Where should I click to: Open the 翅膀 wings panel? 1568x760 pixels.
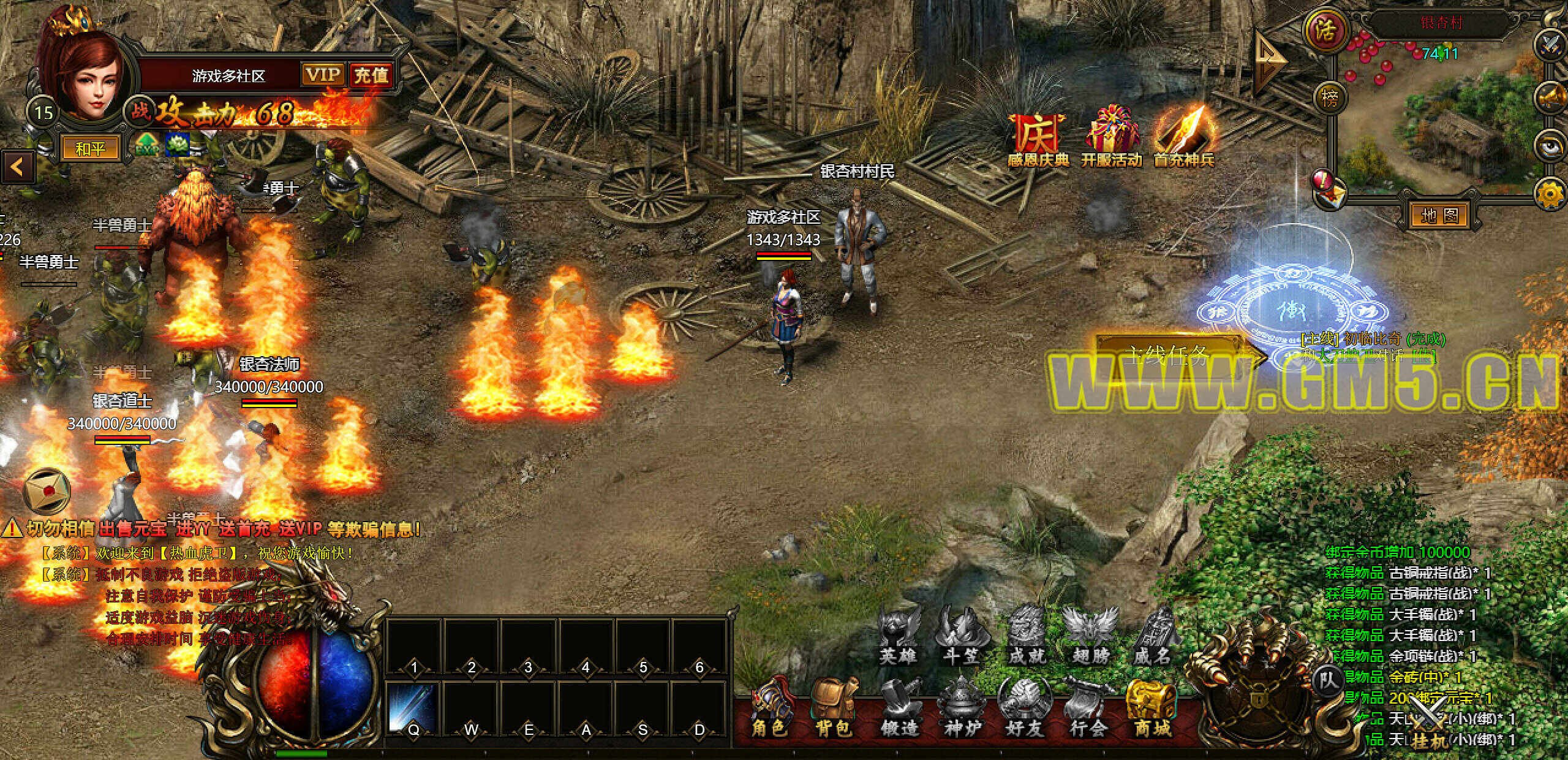point(1091,637)
